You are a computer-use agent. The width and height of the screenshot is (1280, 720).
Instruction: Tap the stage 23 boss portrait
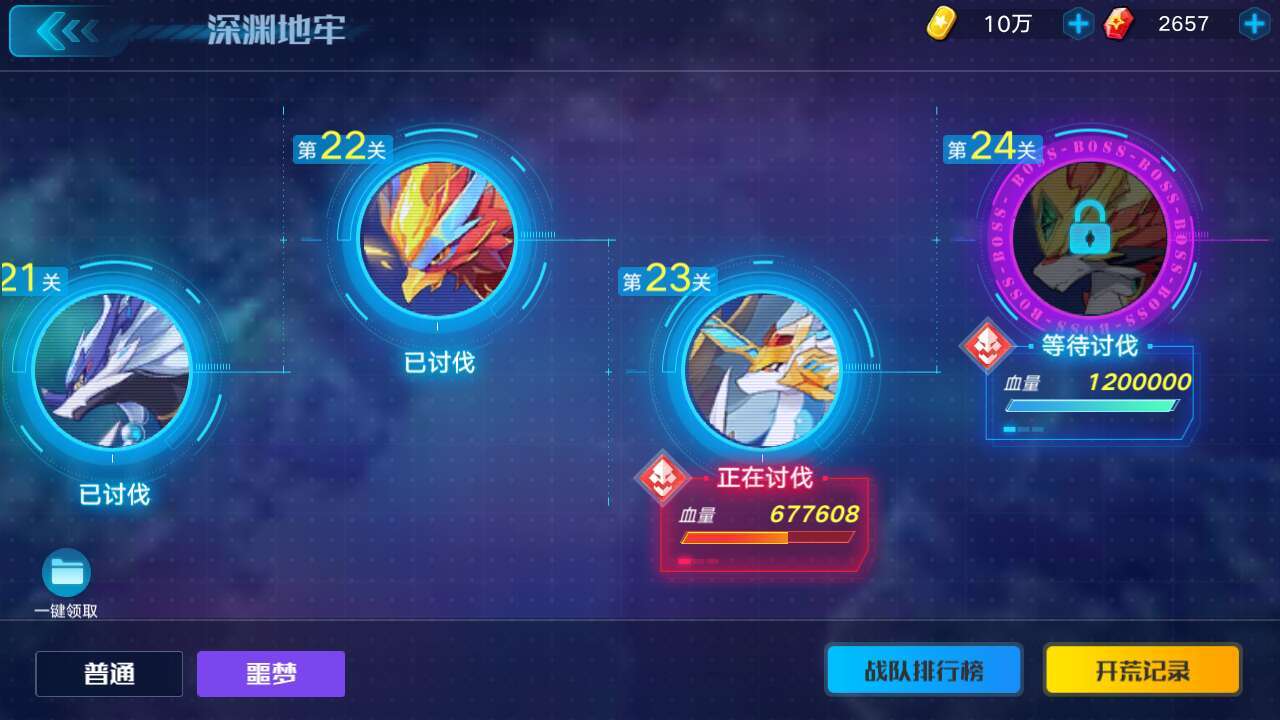pos(765,370)
